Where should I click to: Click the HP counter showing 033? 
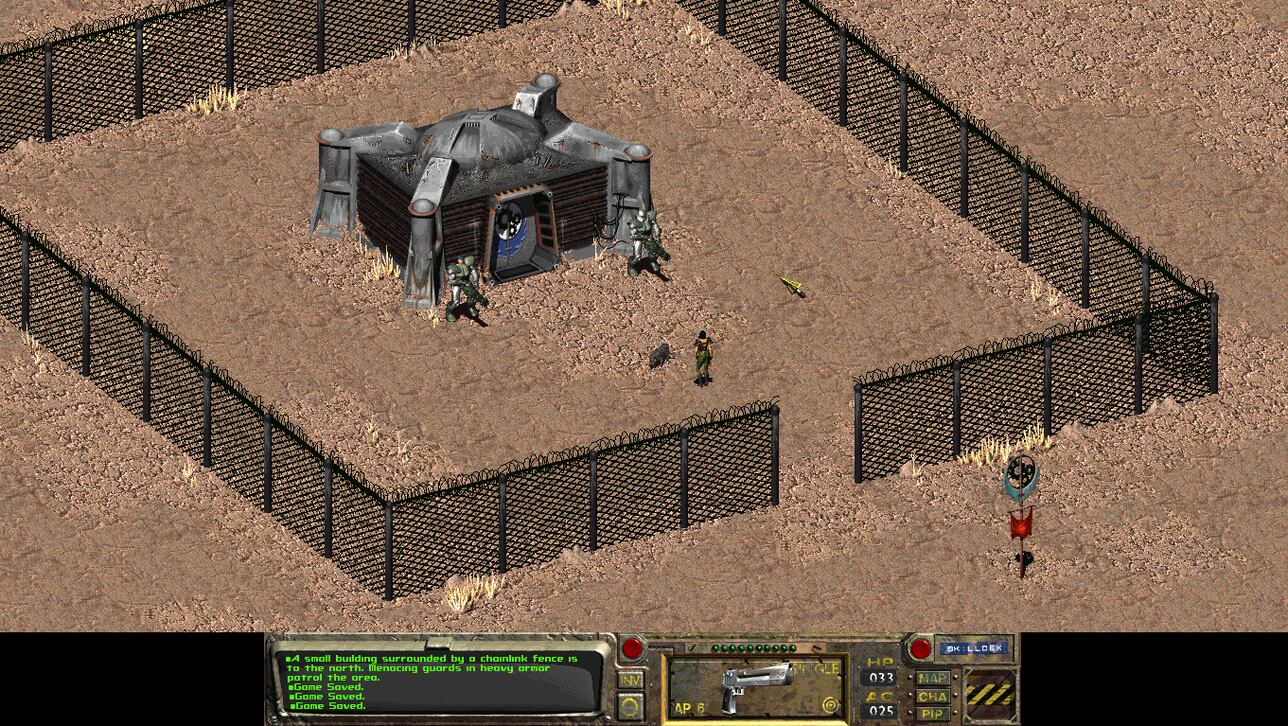point(882,678)
